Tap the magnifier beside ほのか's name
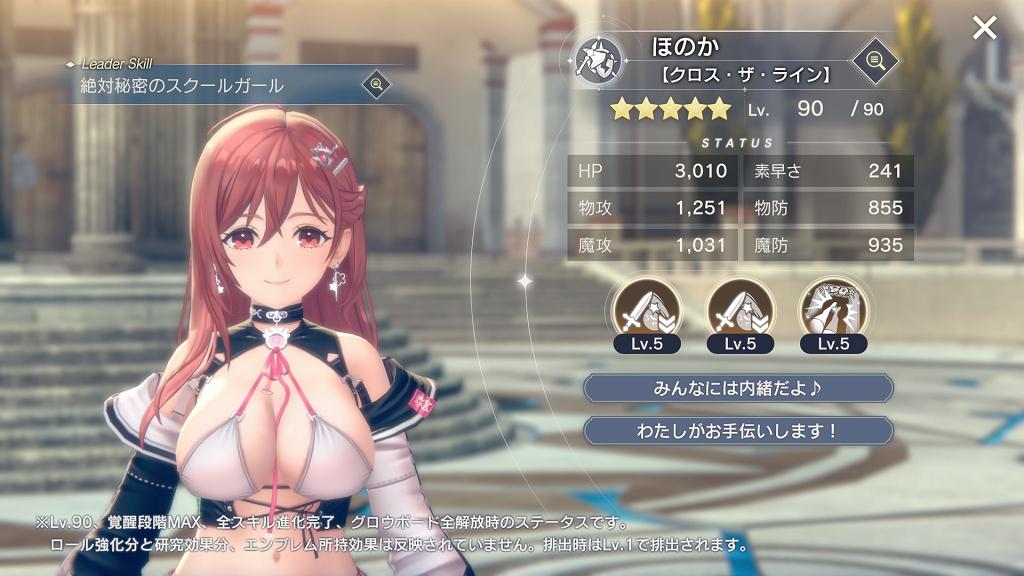The width and height of the screenshot is (1024, 576). tap(874, 60)
